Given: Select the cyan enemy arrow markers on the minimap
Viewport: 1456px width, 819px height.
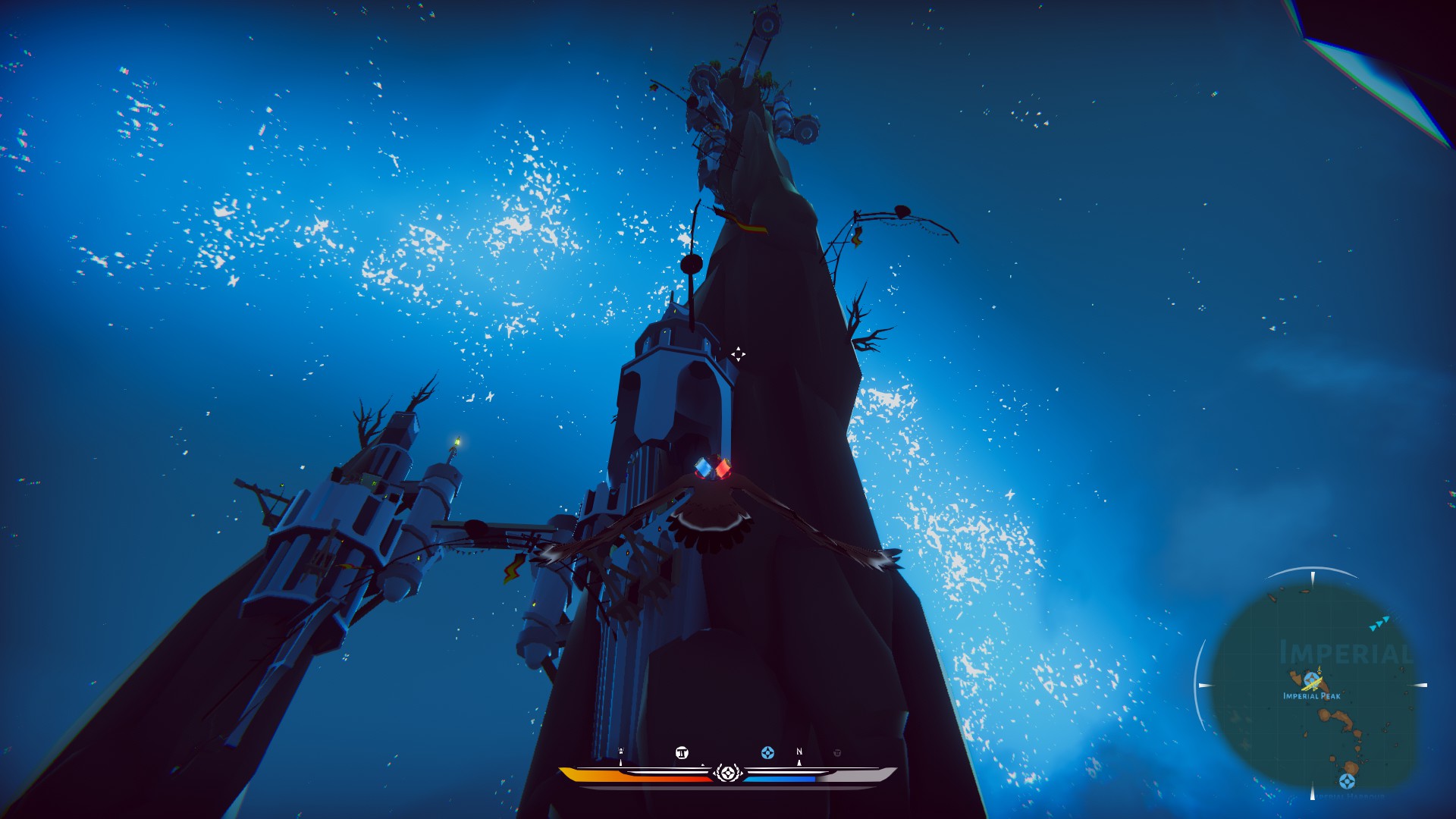Looking at the screenshot, I should coord(1379,624).
